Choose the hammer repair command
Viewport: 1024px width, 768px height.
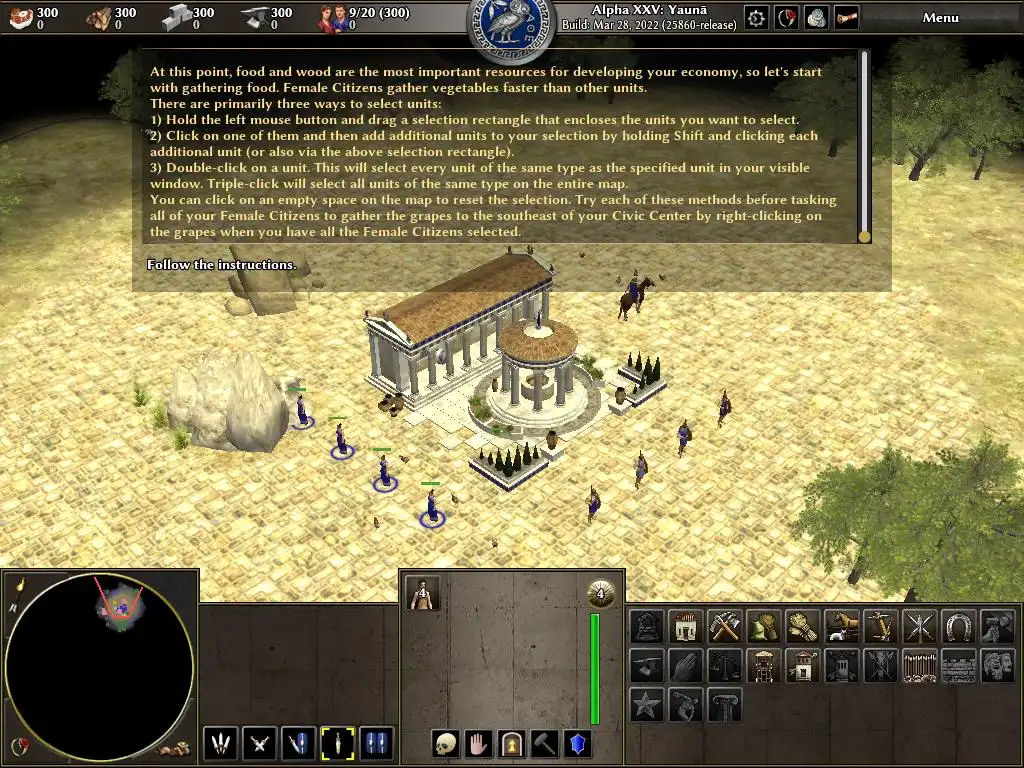coord(545,744)
